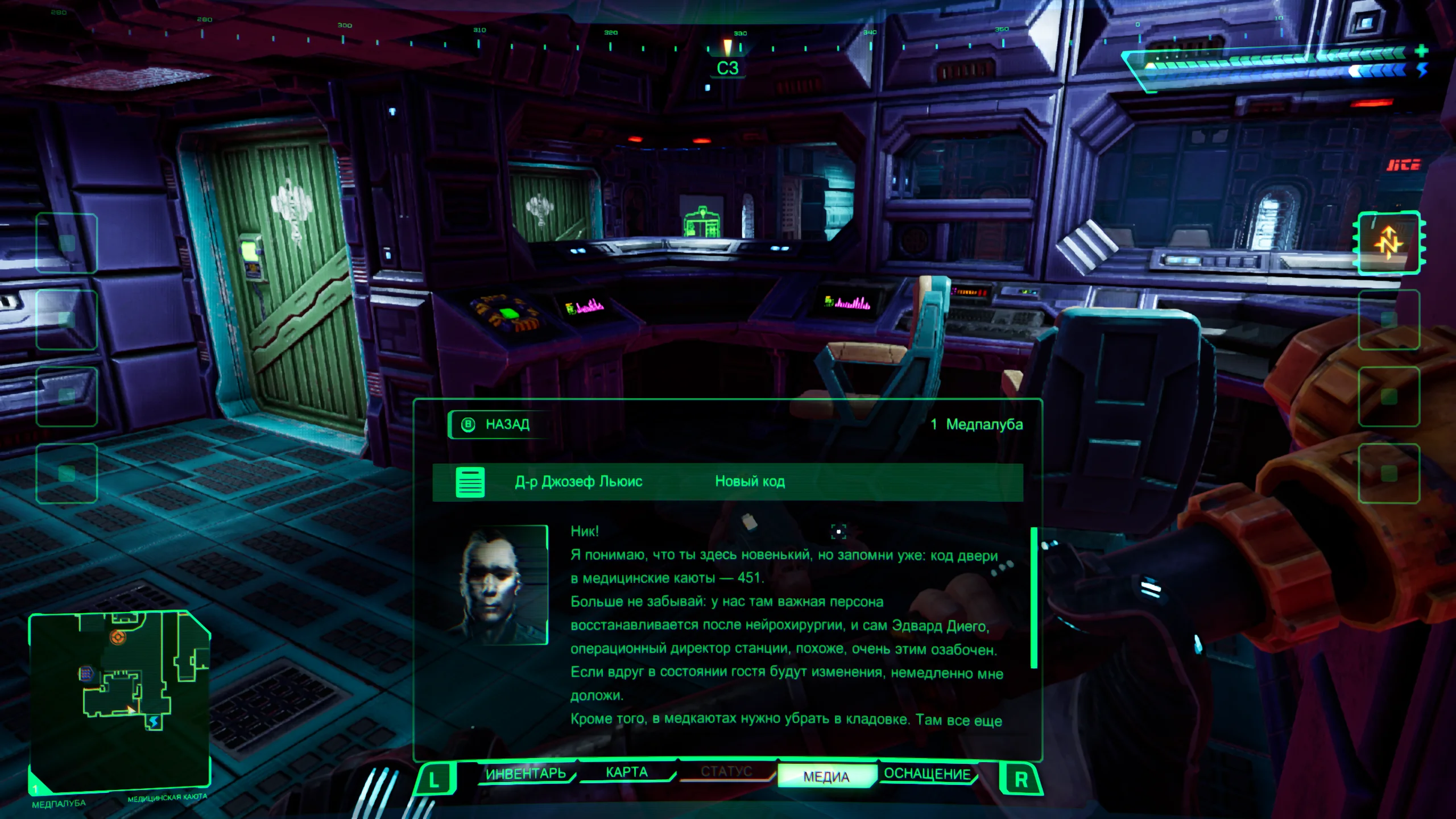Image resolution: width=1456 pixels, height=819 pixels.
Task: Select the СТАТУС tab
Action: [x=726, y=772]
